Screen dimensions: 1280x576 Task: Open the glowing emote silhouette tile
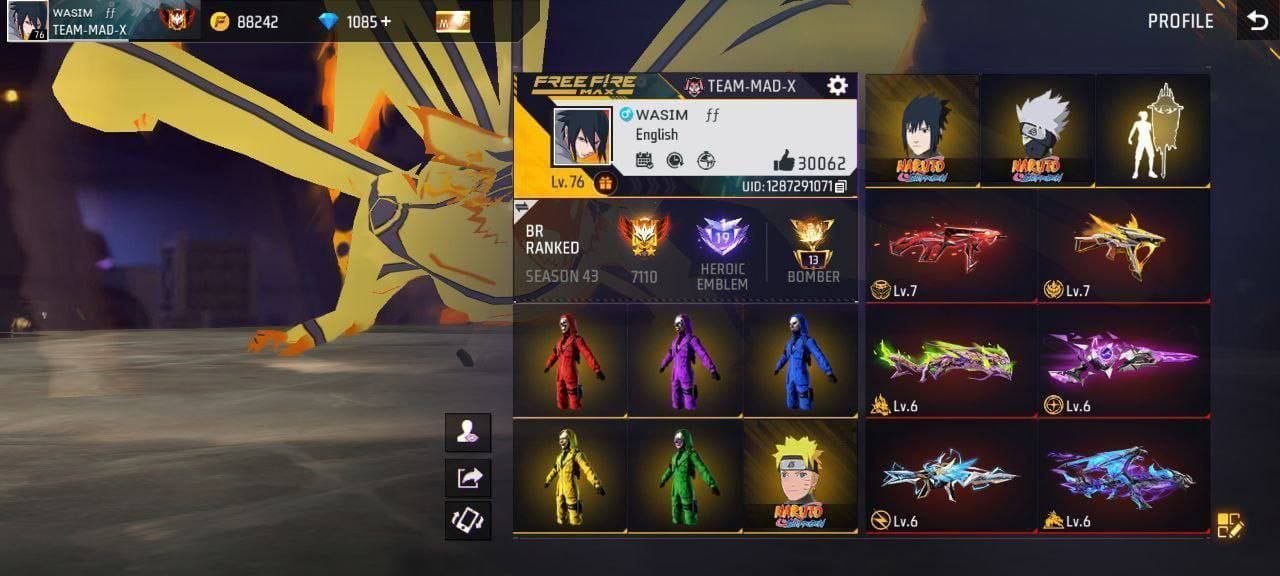pyautogui.click(x=1153, y=130)
